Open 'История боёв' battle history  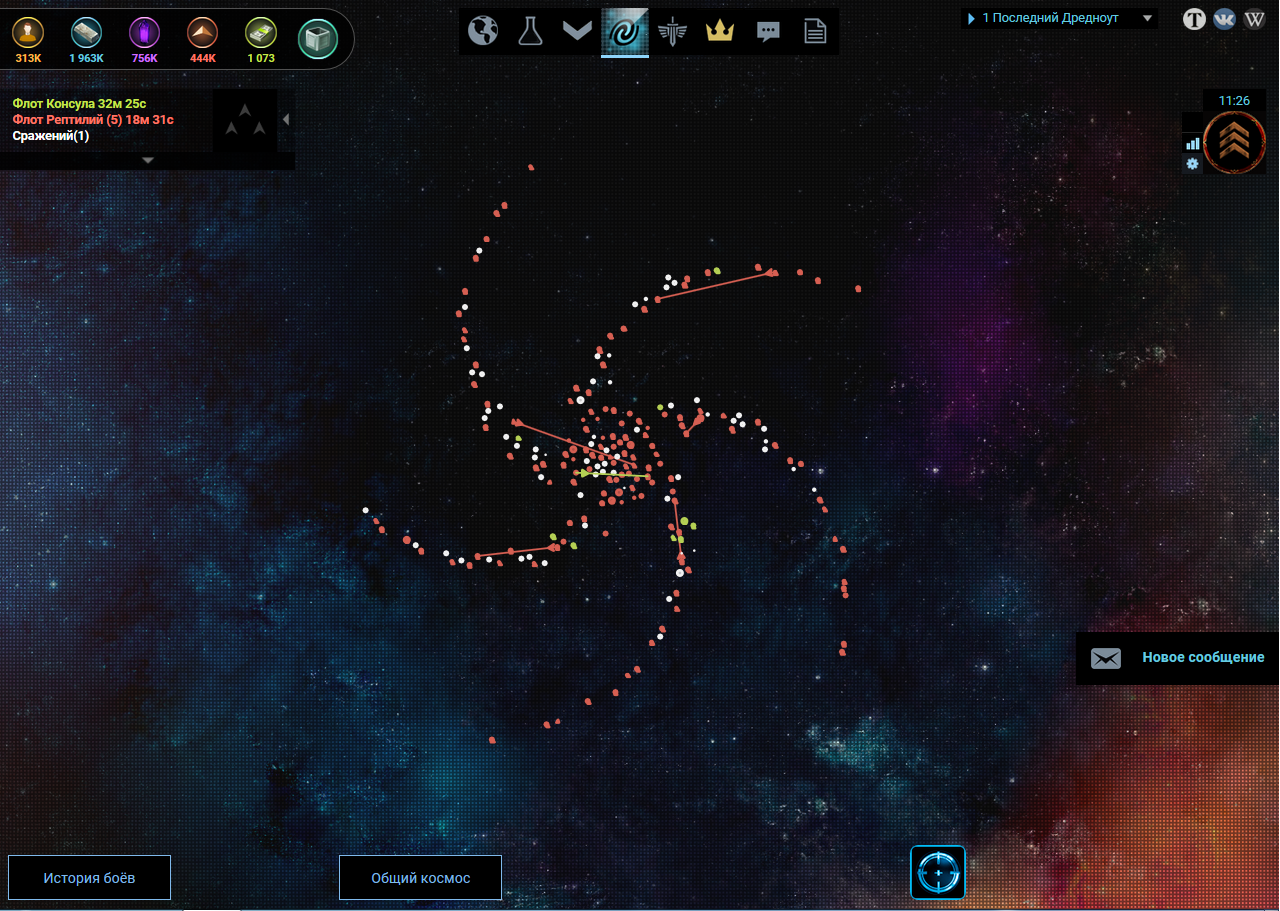89,878
